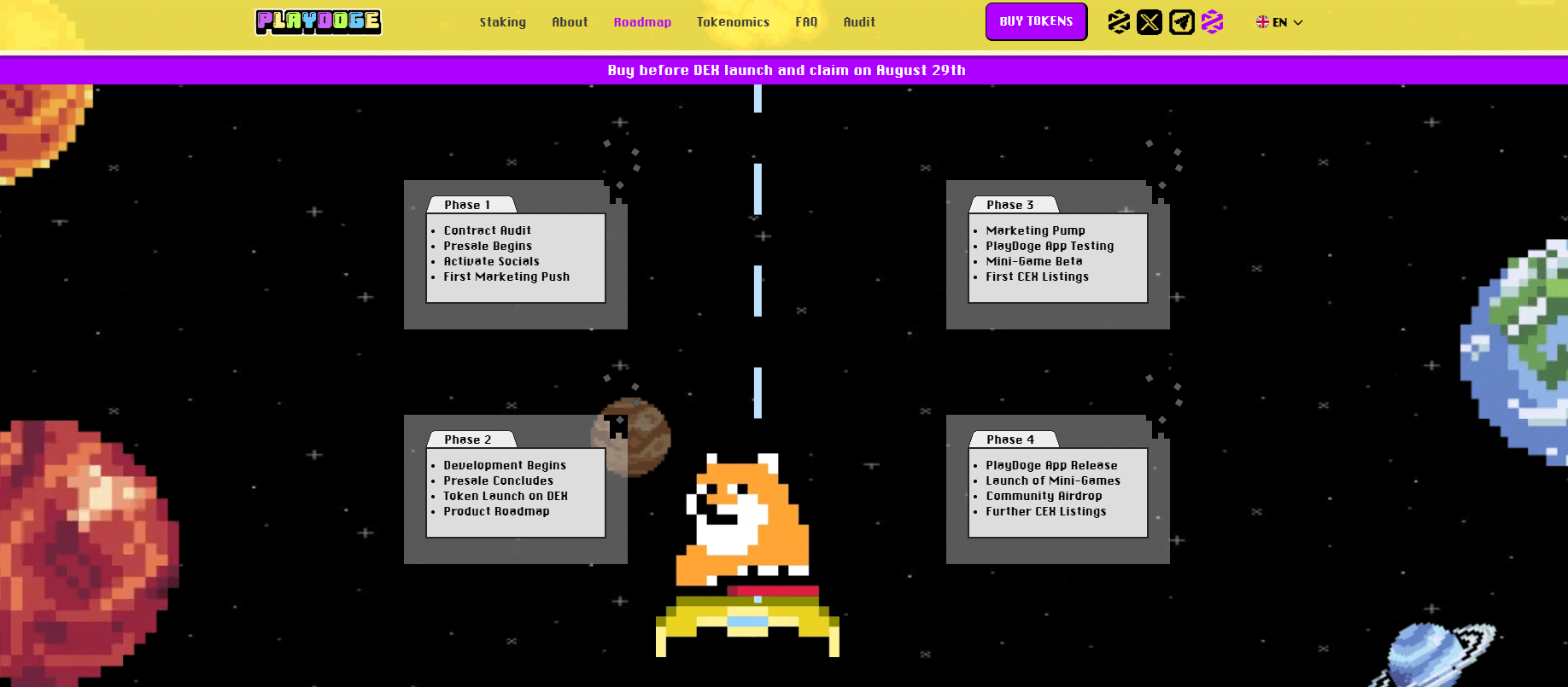Open the Roadmap menu item
Viewport: 1568px width, 687px height.
pyautogui.click(x=642, y=22)
